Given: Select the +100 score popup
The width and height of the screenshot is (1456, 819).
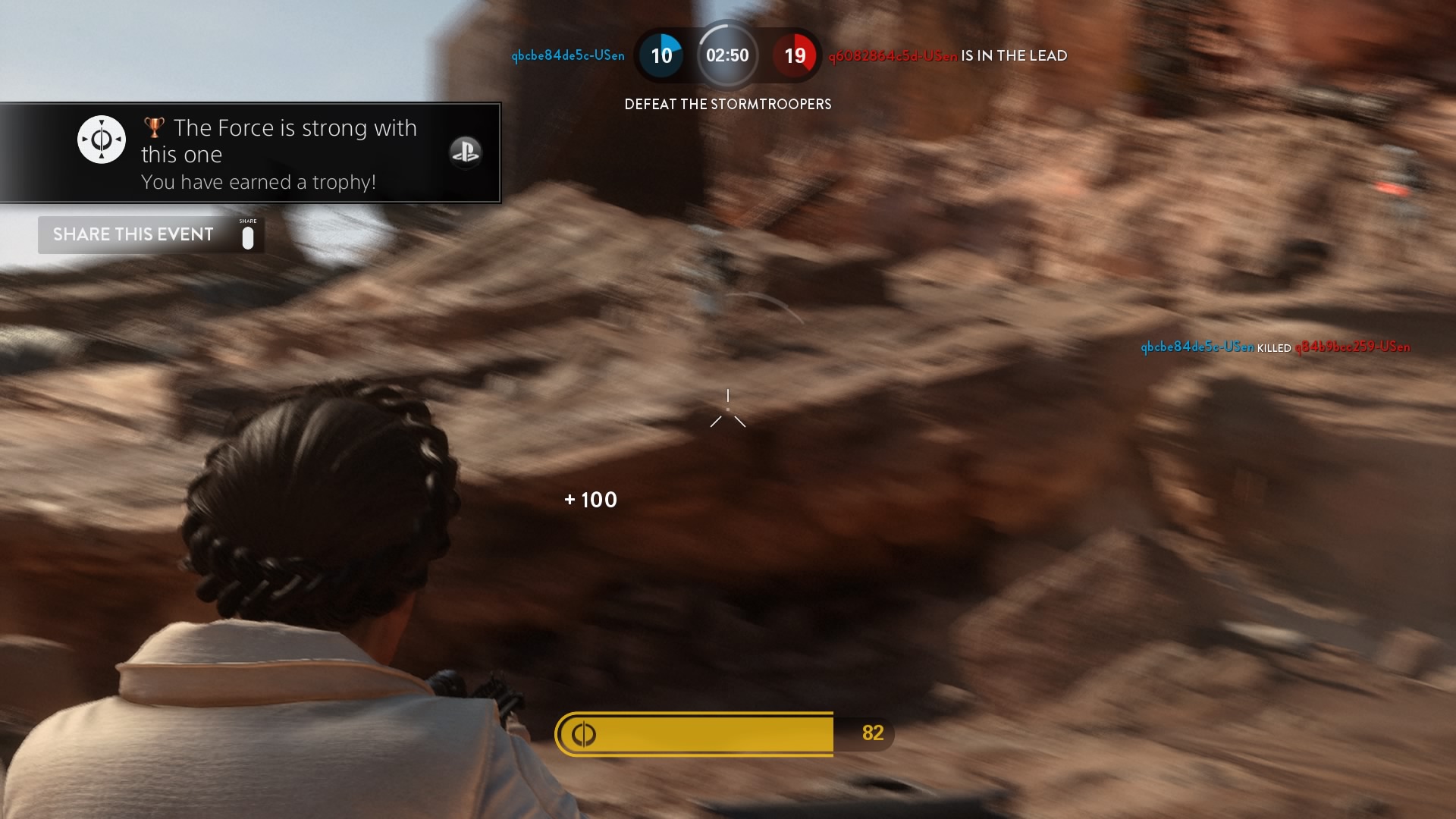Looking at the screenshot, I should (x=591, y=500).
